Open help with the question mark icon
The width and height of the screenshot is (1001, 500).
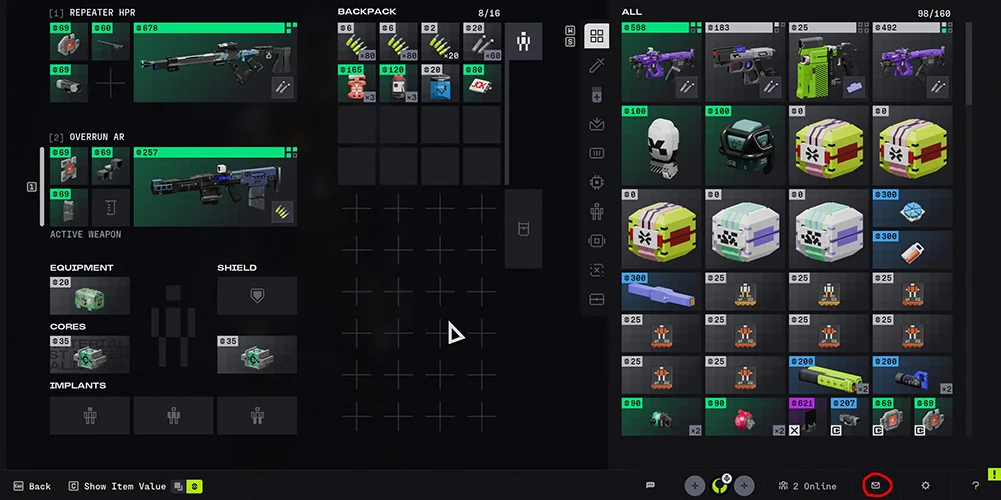[x=976, y=486]
